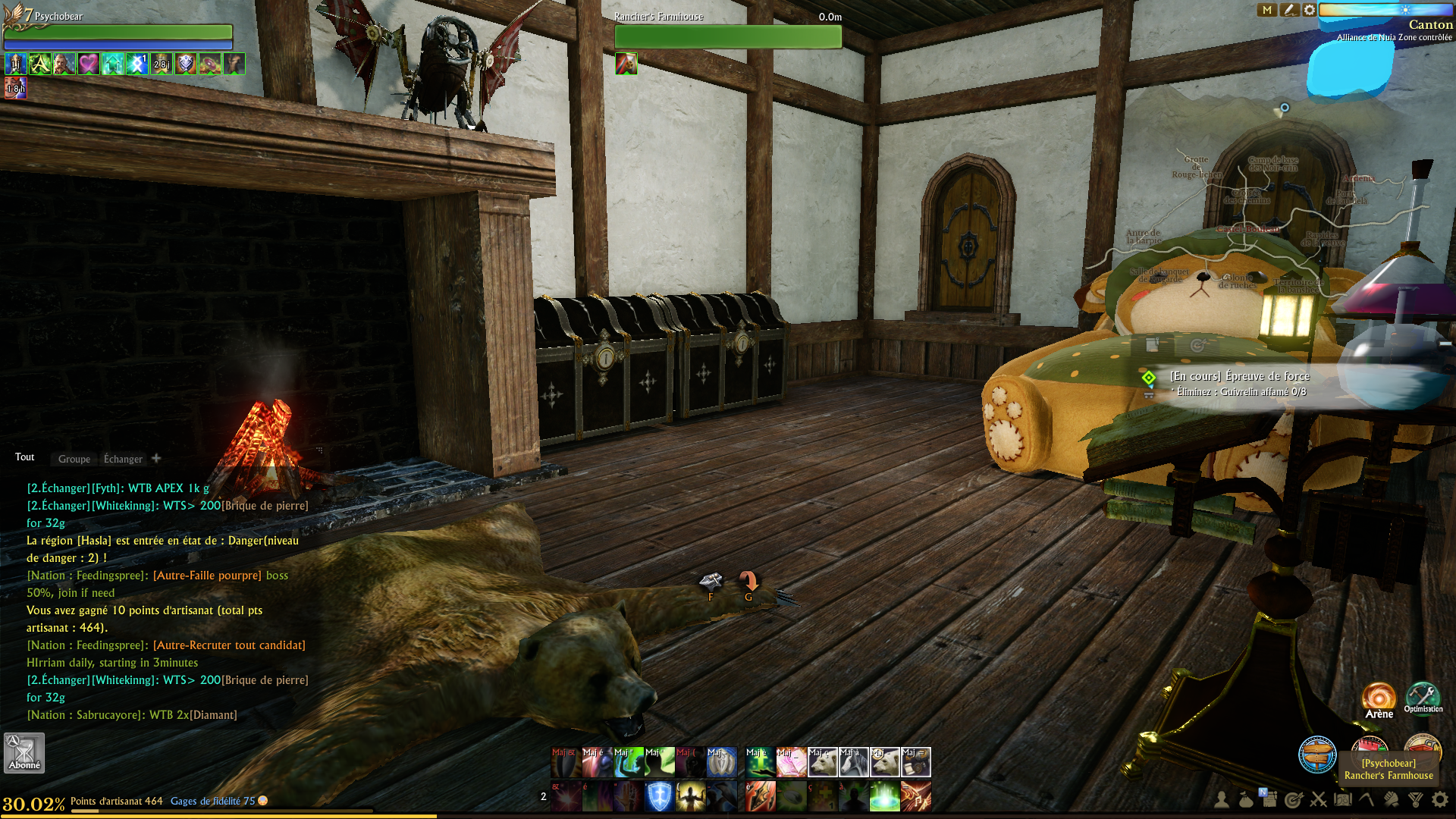
Task: Open the bag inventory icon
Action: pyautogui.click(x=1246, y=799)
